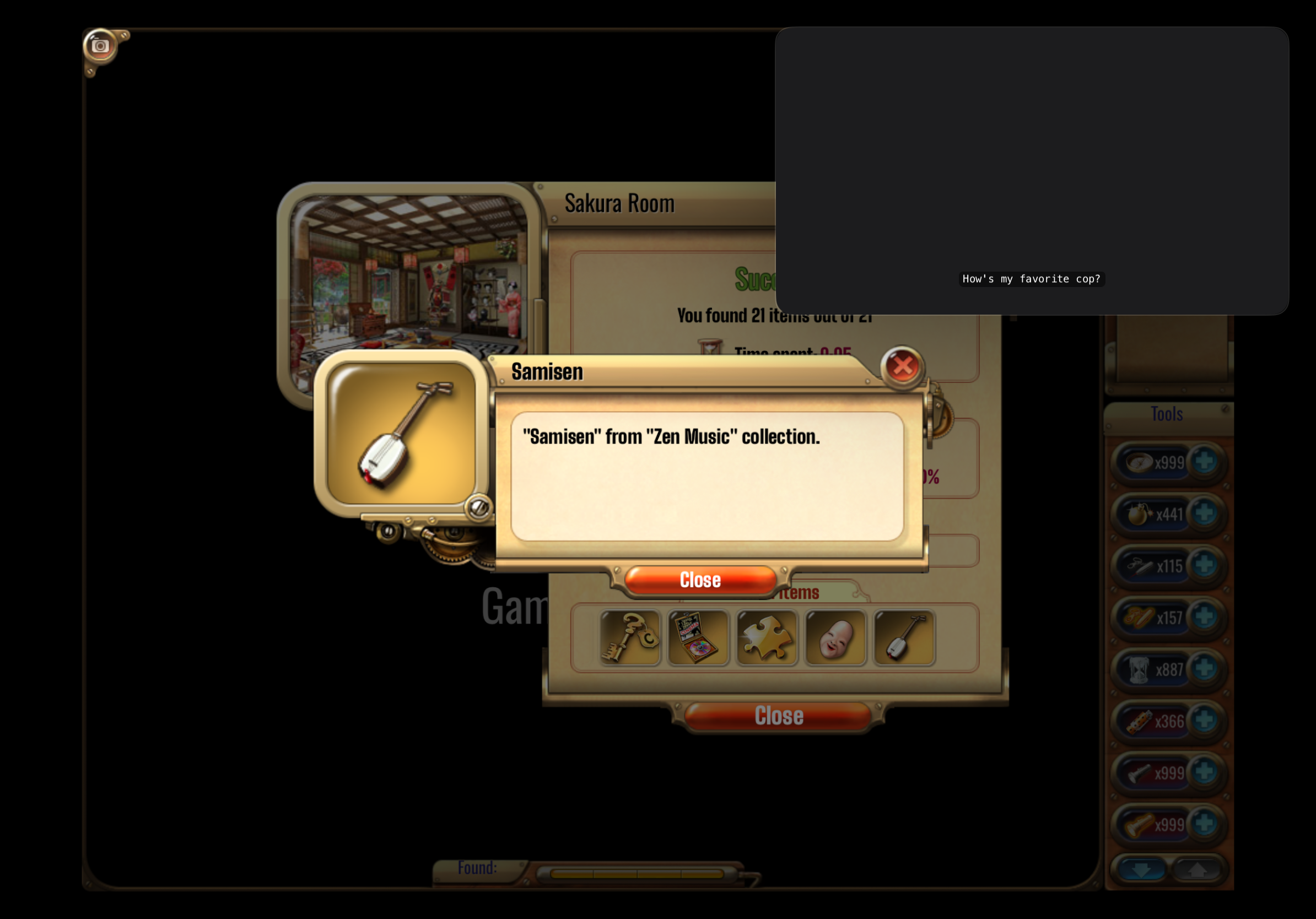Select the smiling mask reward item
This screenshot has height=919, width=1316.
835,637
